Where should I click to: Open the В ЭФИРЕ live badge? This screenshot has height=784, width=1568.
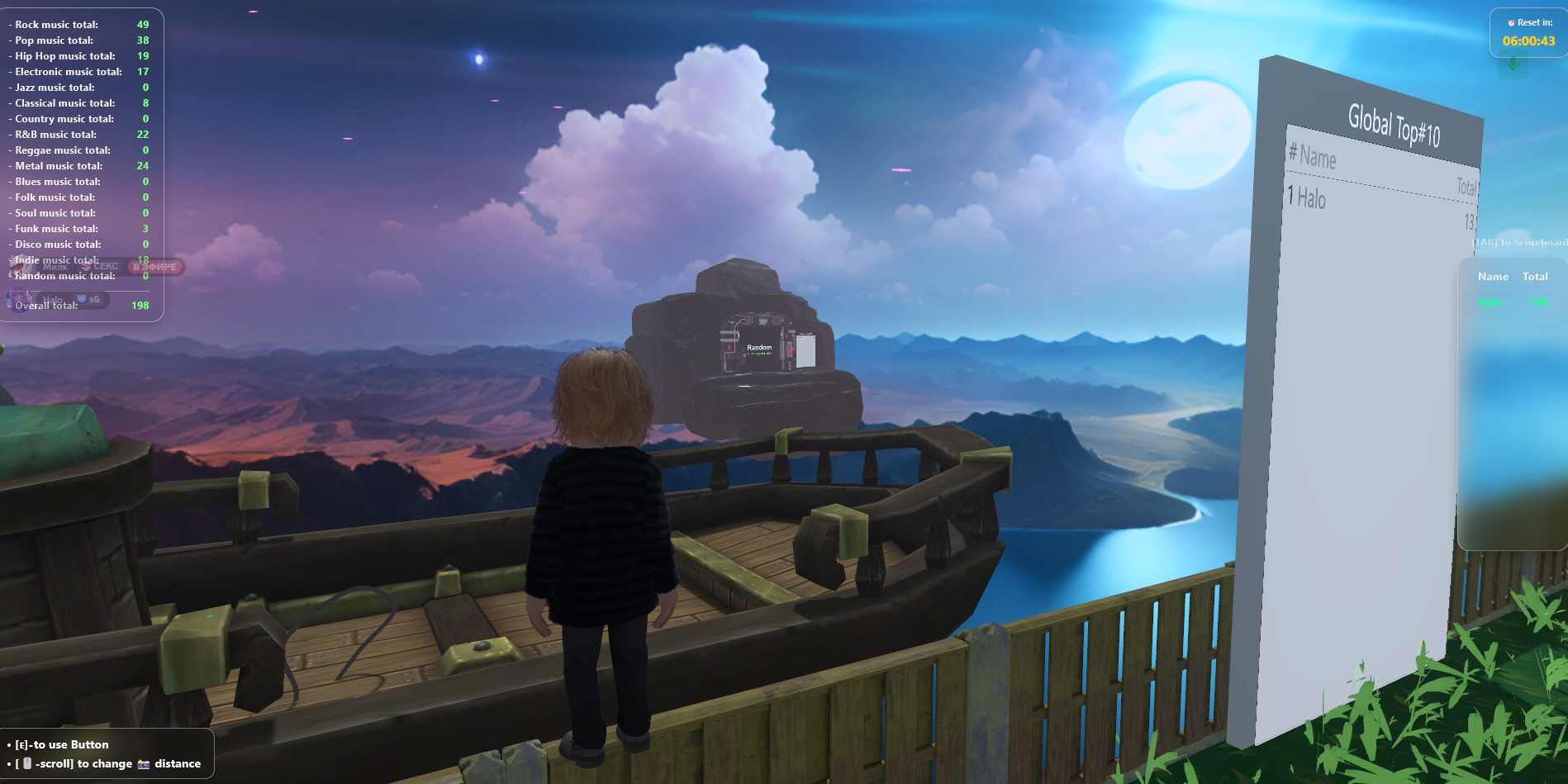click(x=155, y=267)
